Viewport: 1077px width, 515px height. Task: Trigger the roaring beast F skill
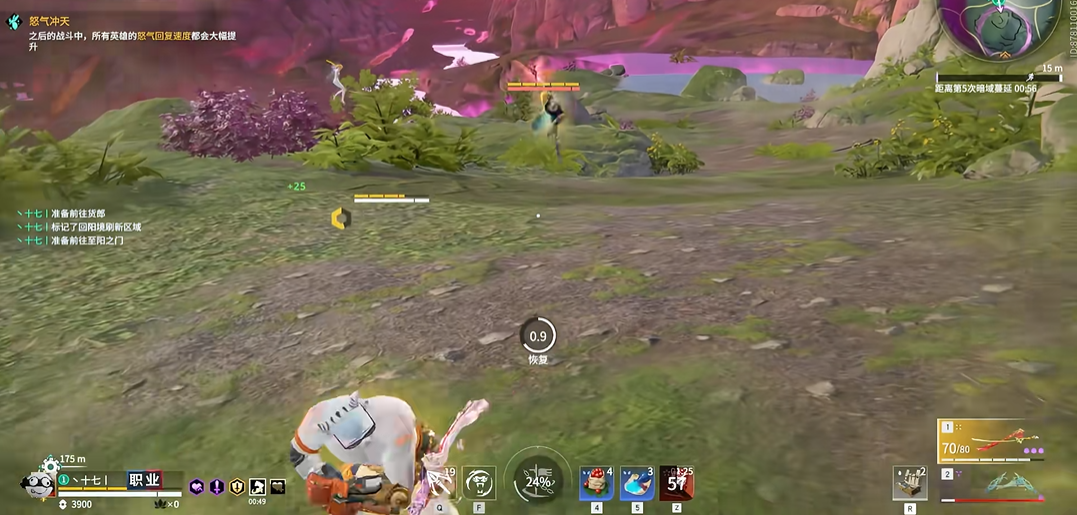479,483
